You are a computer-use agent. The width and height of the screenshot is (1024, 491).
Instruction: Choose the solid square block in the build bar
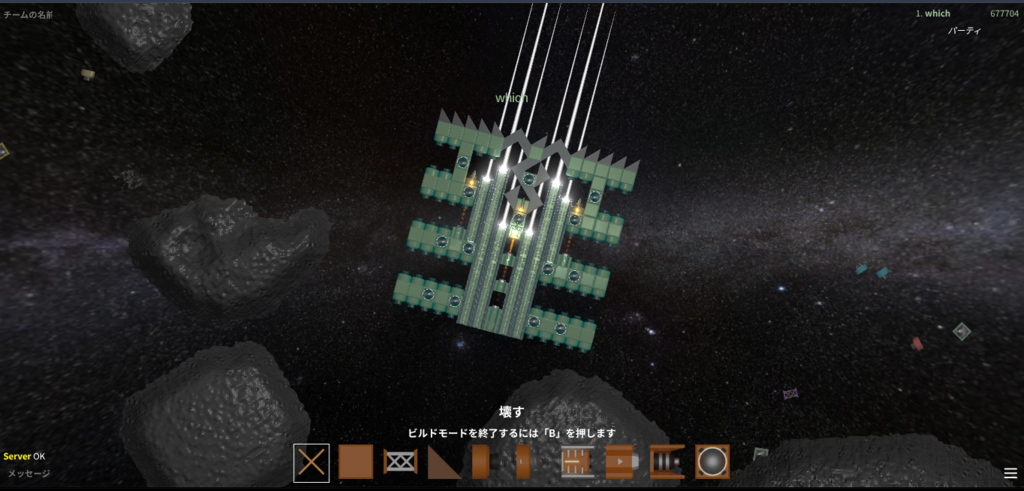(x=355, y=462)
